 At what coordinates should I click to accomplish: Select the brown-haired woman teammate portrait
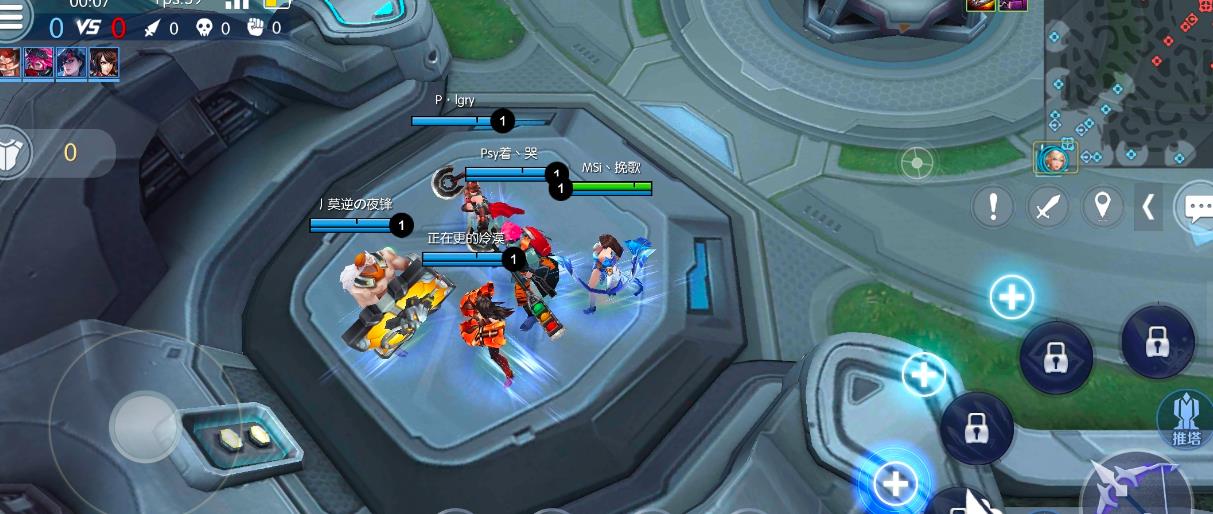coord(103,62)
